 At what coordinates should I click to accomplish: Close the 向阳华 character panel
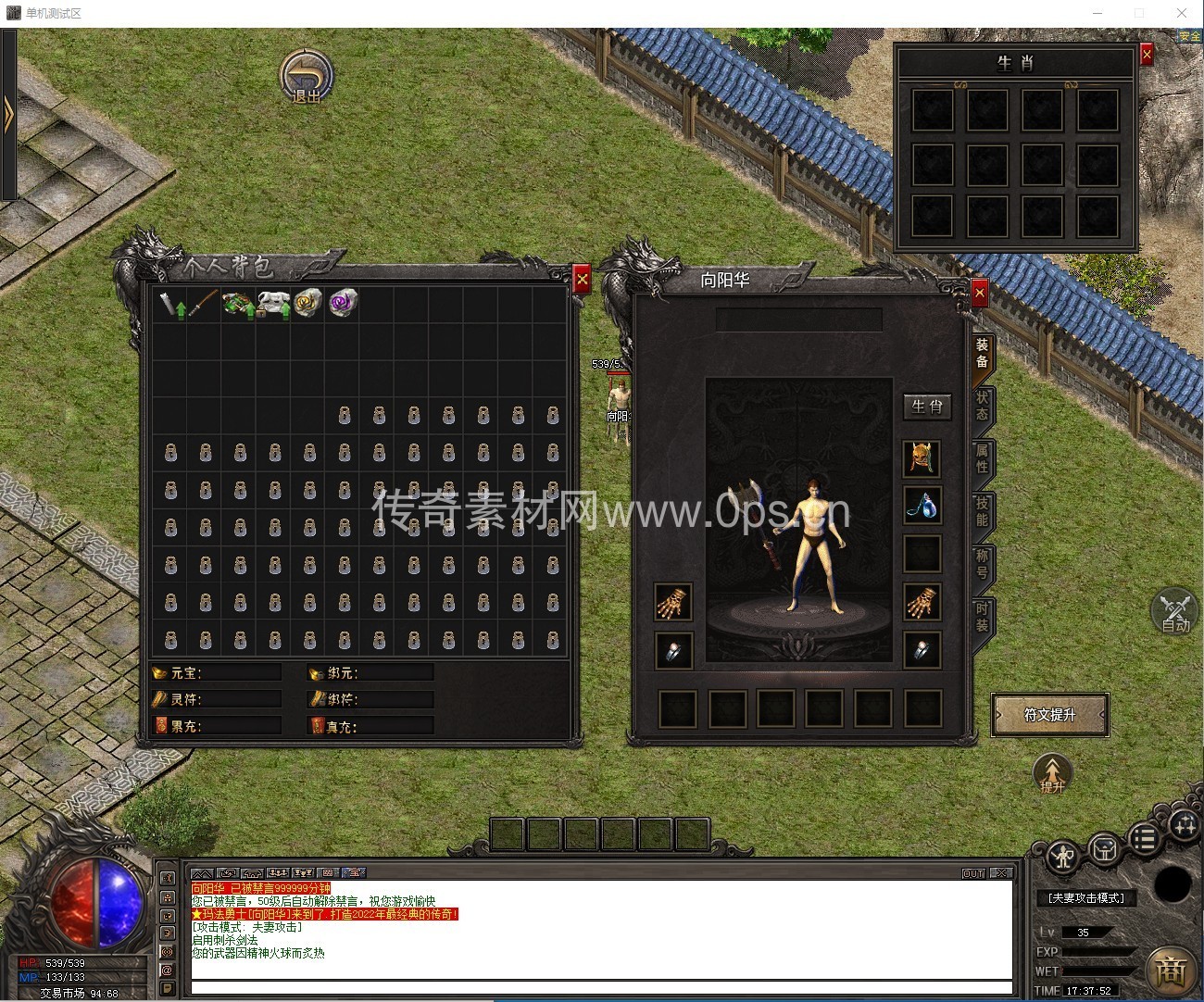tap(980, 294)
